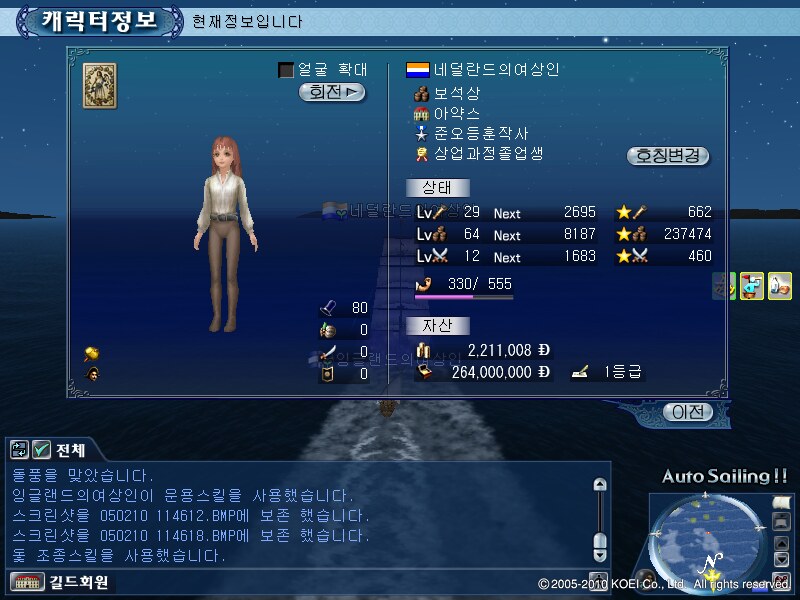This screenshot has height=600, width=800.
Task: Select the bottle and goods skill icon
Action: 780,286
